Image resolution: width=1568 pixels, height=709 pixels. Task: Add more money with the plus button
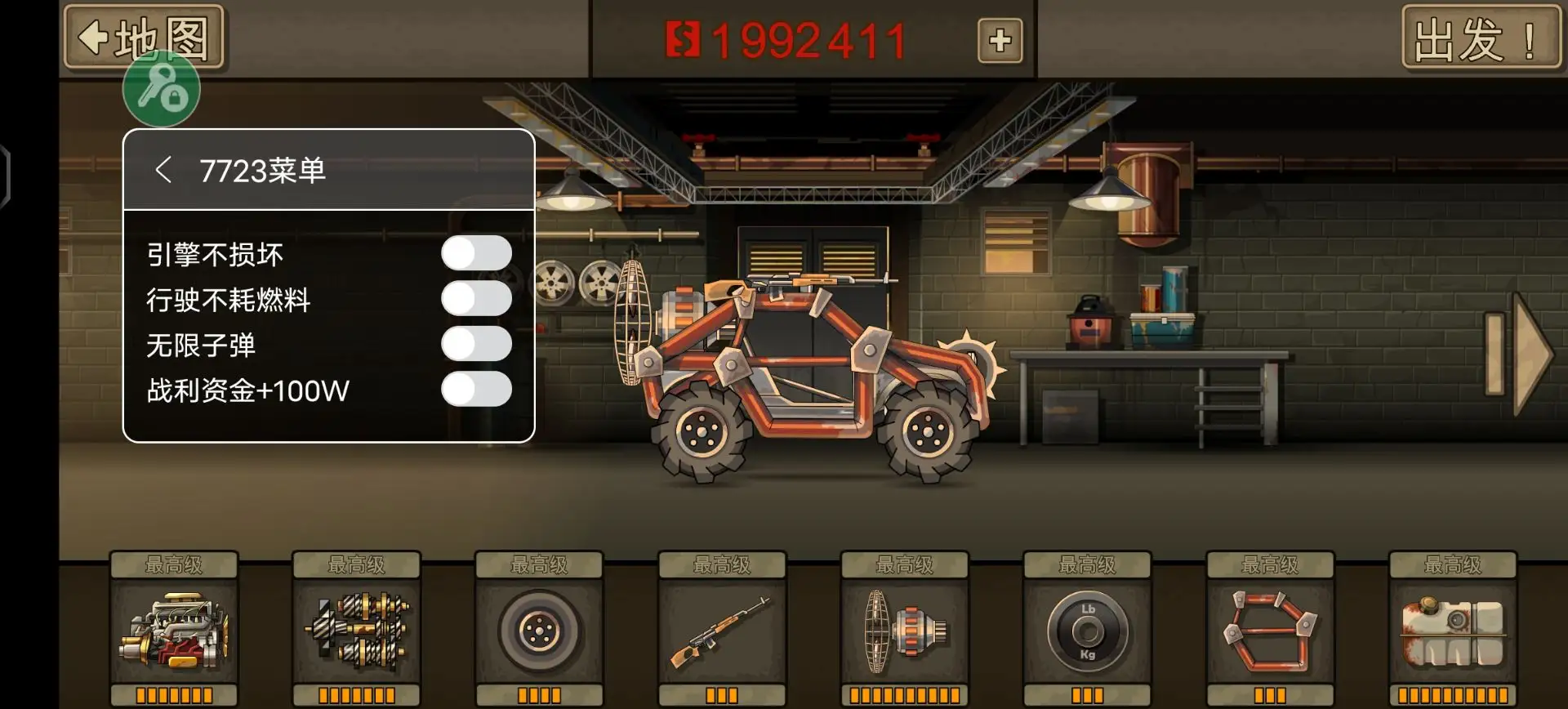(x=1000, y=41)
